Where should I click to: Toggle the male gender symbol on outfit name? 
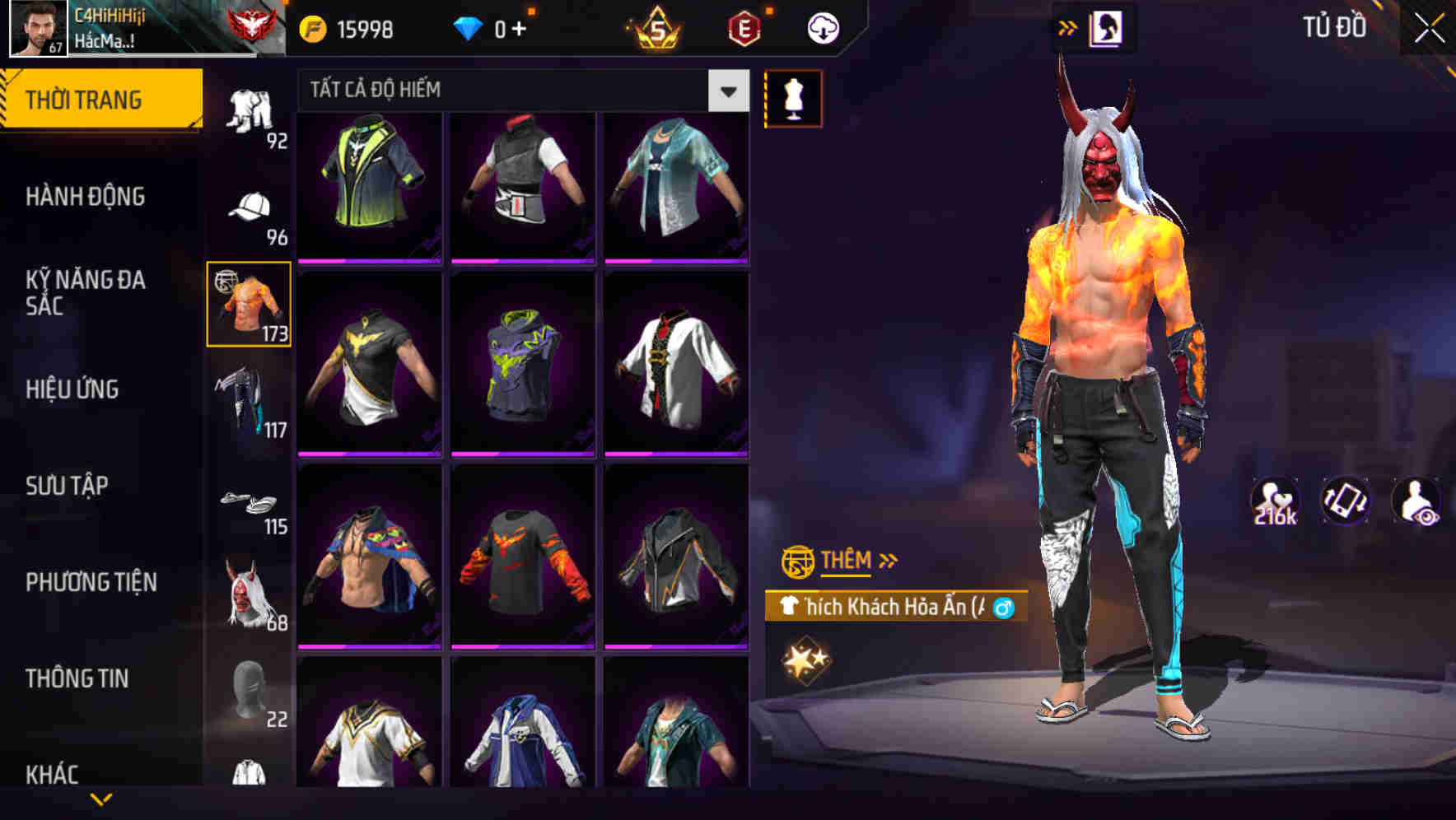pos(1003,606)
